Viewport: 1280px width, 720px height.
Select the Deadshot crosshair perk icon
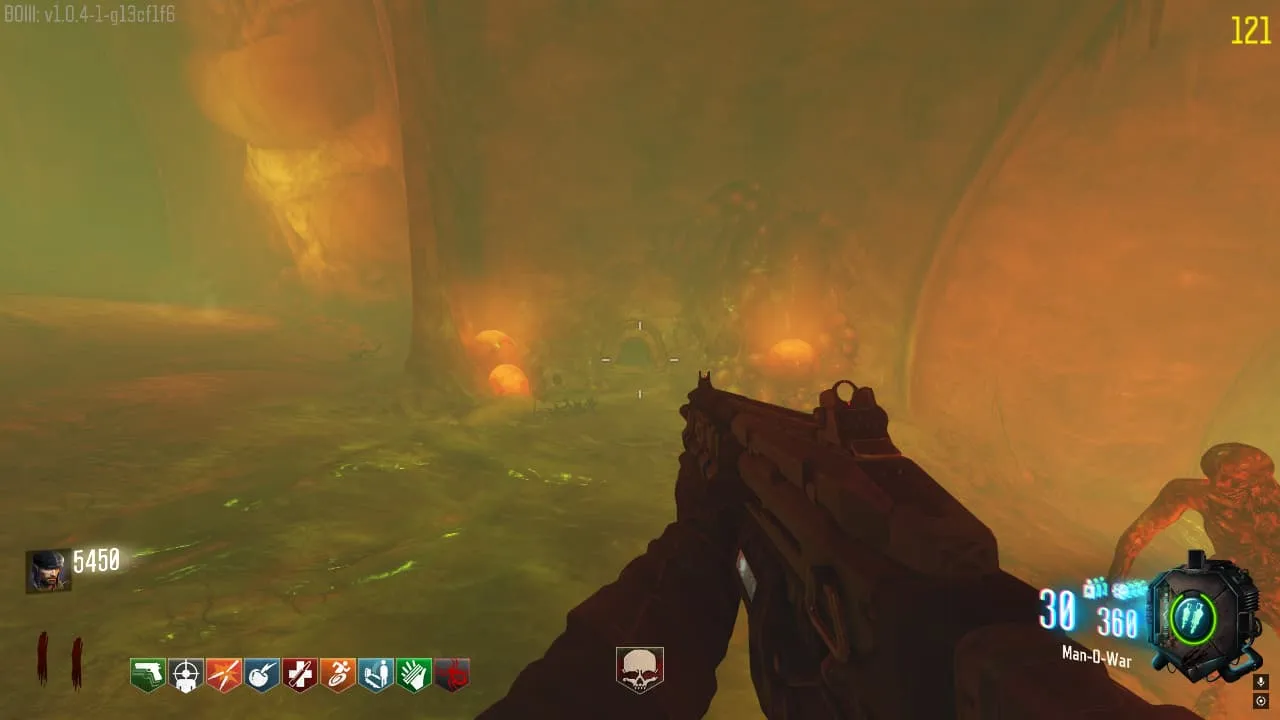[x=186, y=674]
